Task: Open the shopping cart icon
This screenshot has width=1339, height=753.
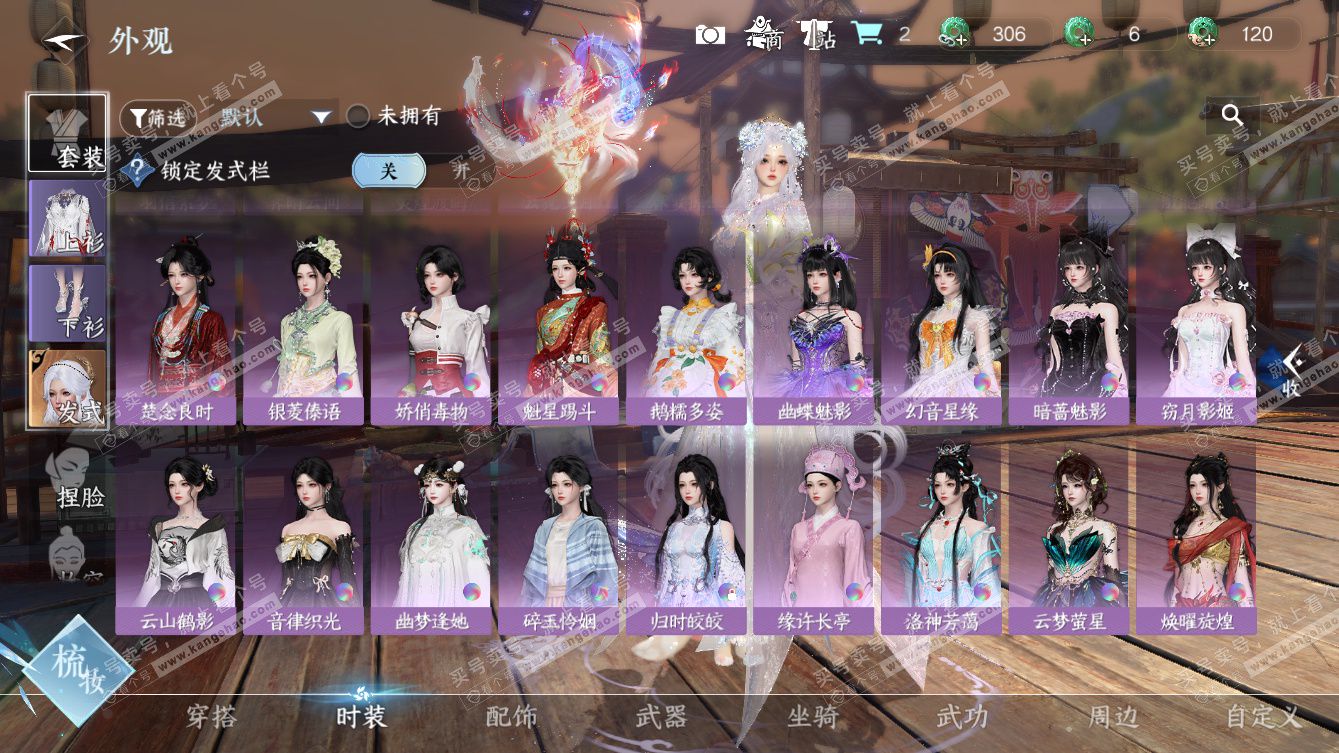Action: point(866,34)
